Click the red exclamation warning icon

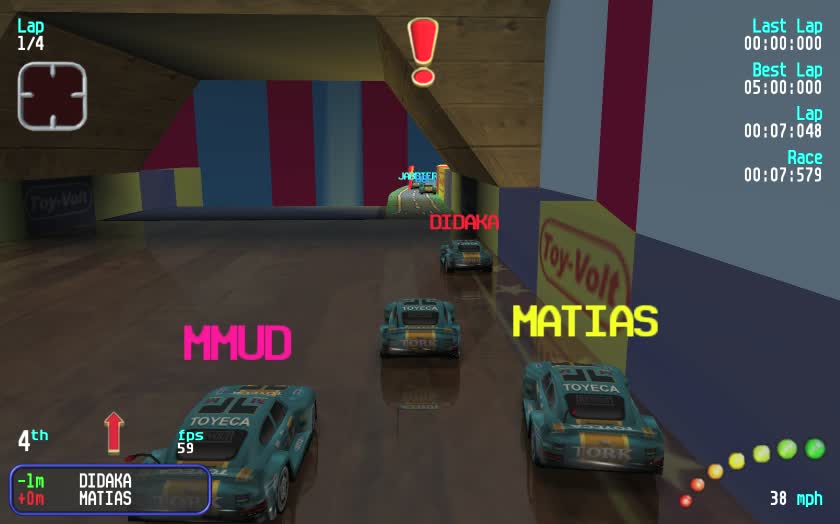[423, 51]
